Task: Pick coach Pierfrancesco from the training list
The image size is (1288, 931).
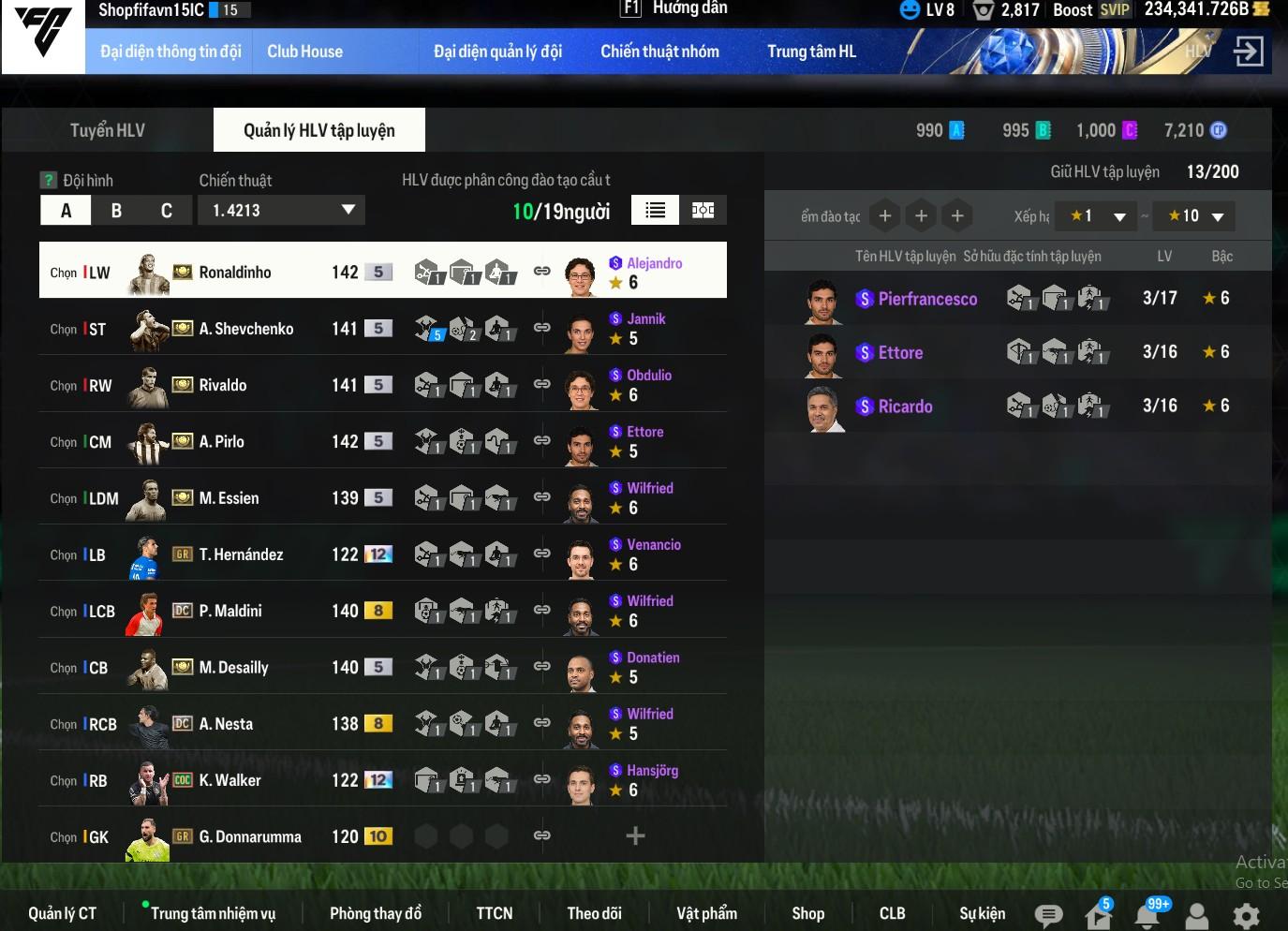Action: 927,299
